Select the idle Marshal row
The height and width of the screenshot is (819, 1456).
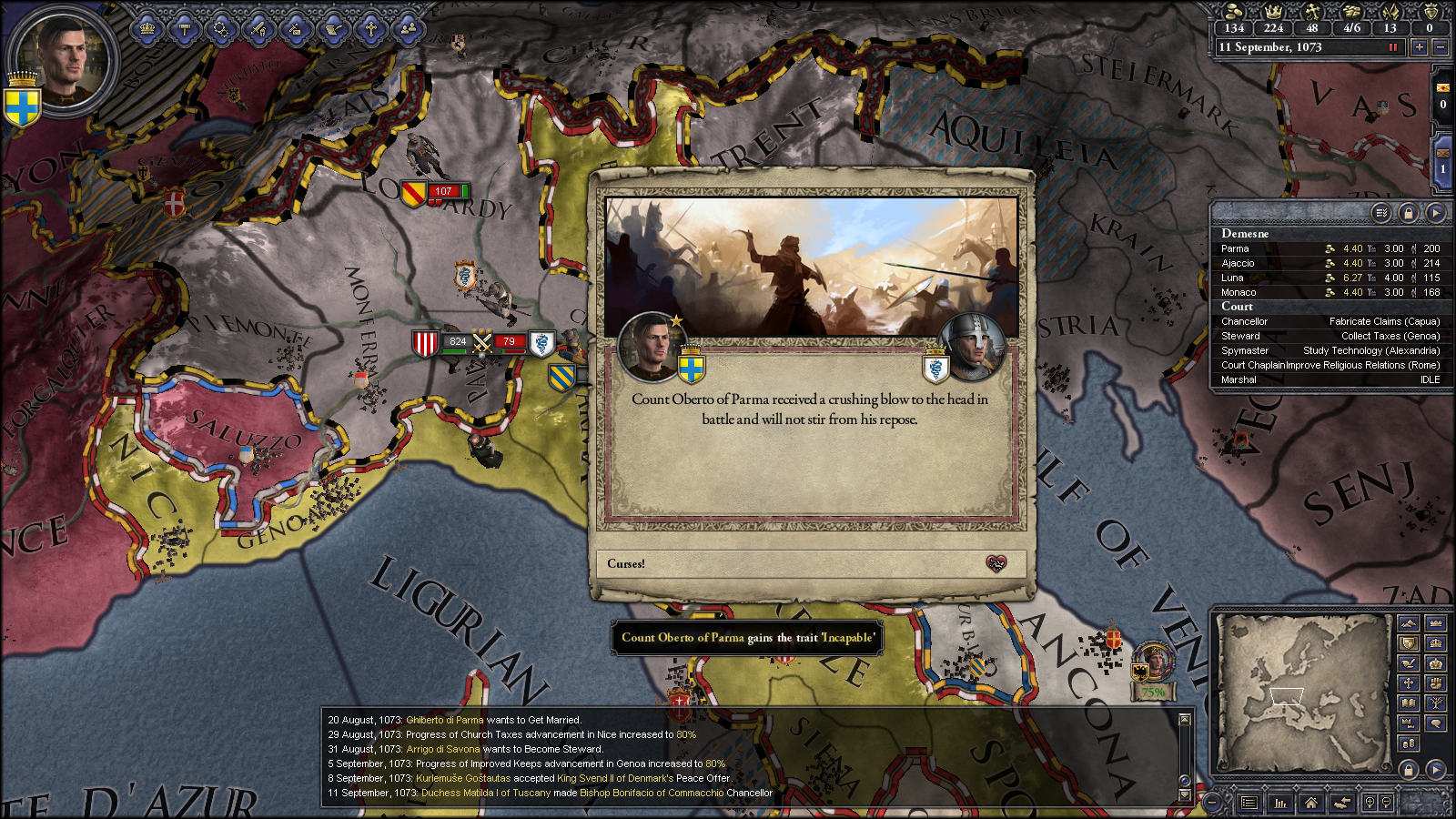click(1330, 379)
